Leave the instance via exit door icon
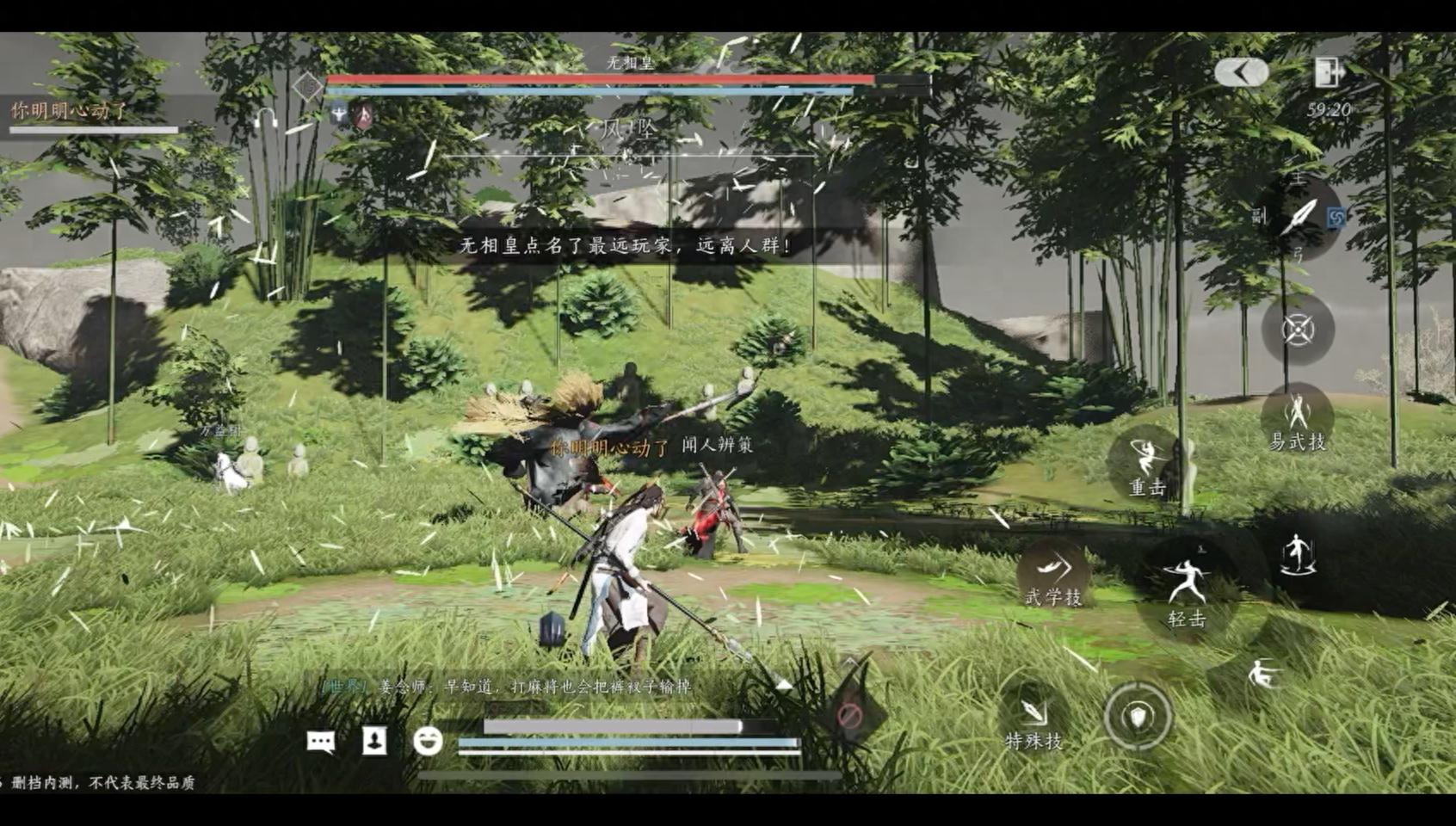The width and height of the screenshot is (1456, 826). click(1328, 72)
